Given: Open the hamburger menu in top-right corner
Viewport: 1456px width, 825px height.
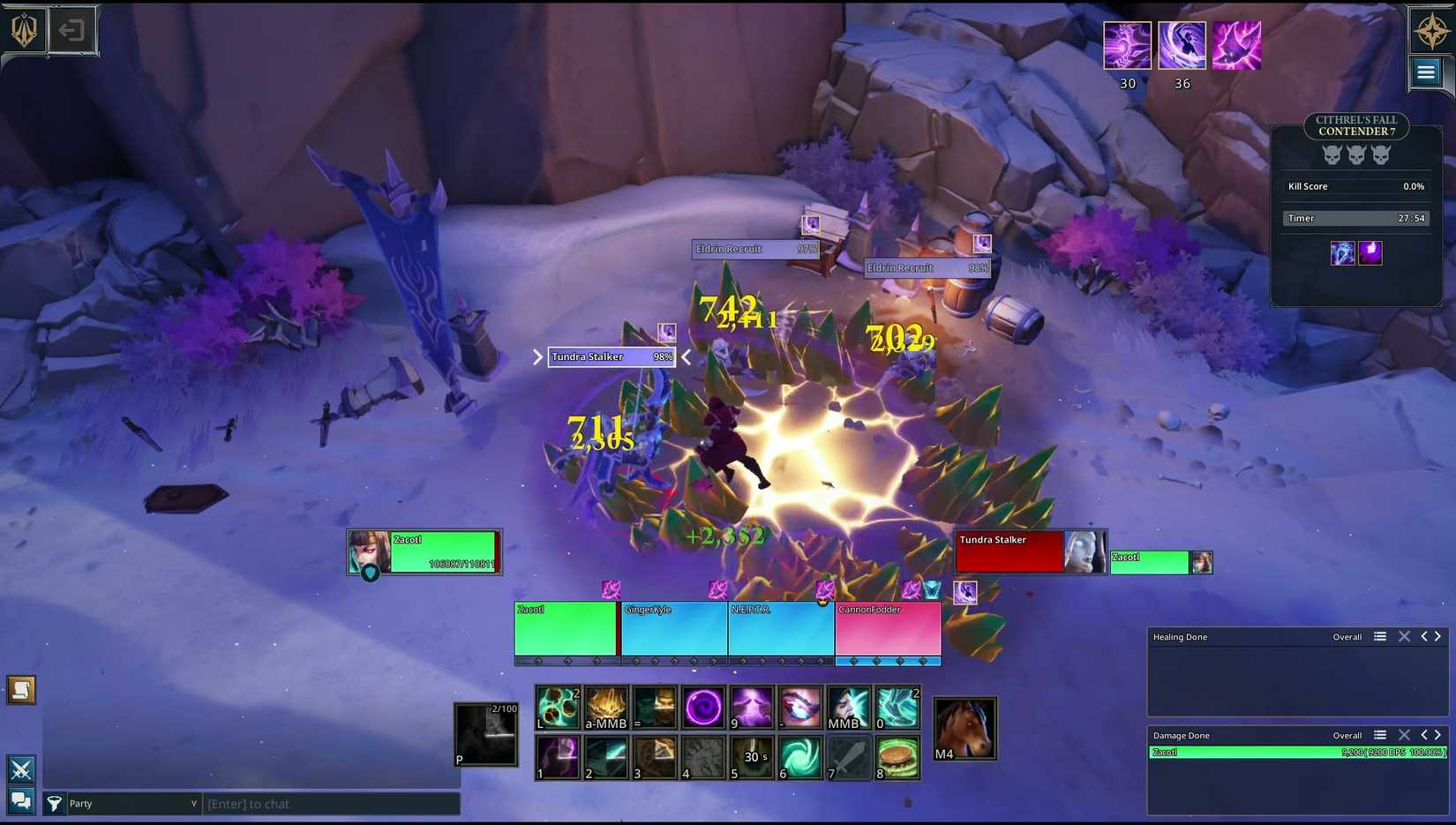Looking at the screenshot, I should [1426, 72].
